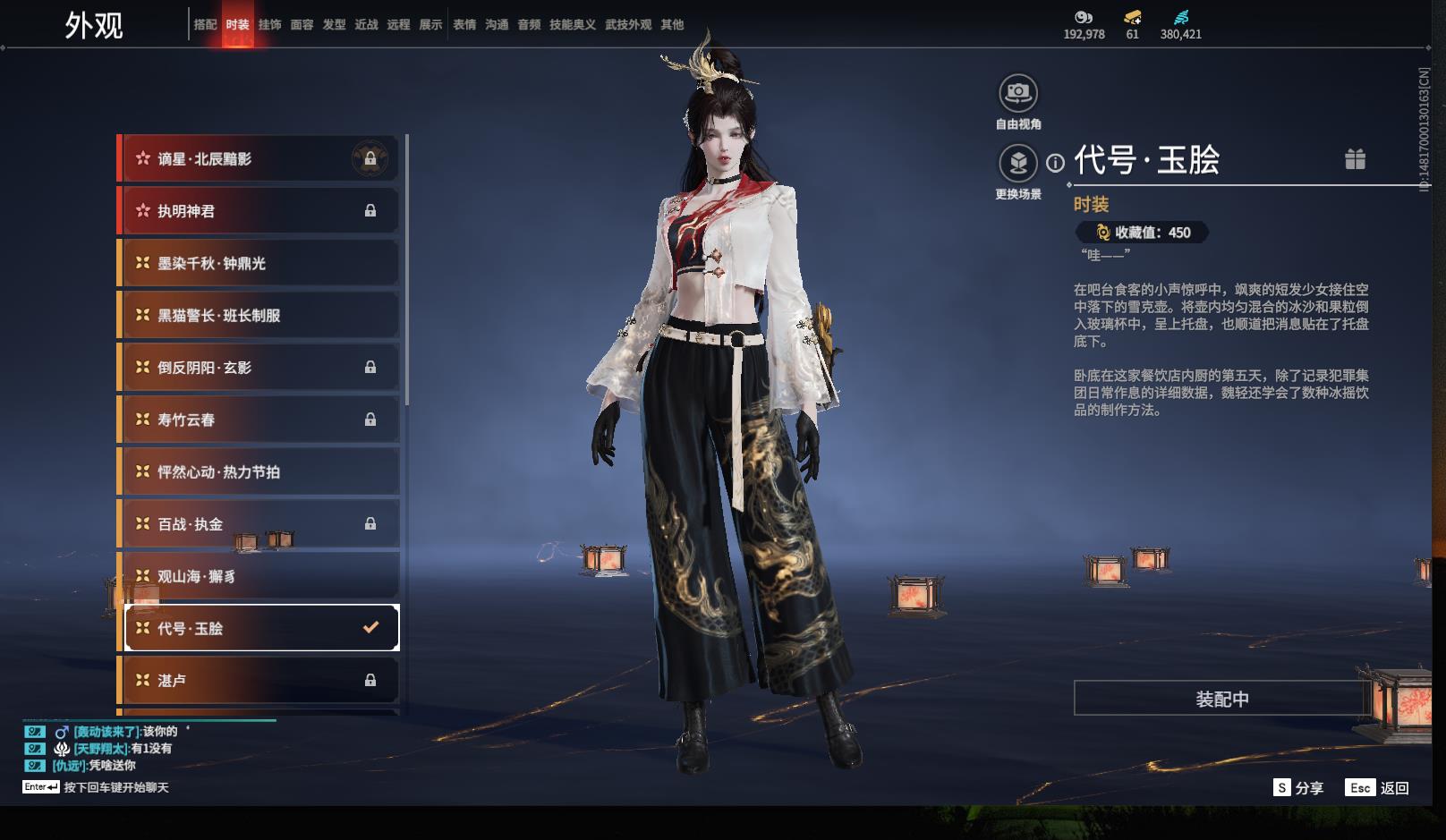
Task: Click the 更换场景 change scene icon
Action: [x=1017, y=163]
